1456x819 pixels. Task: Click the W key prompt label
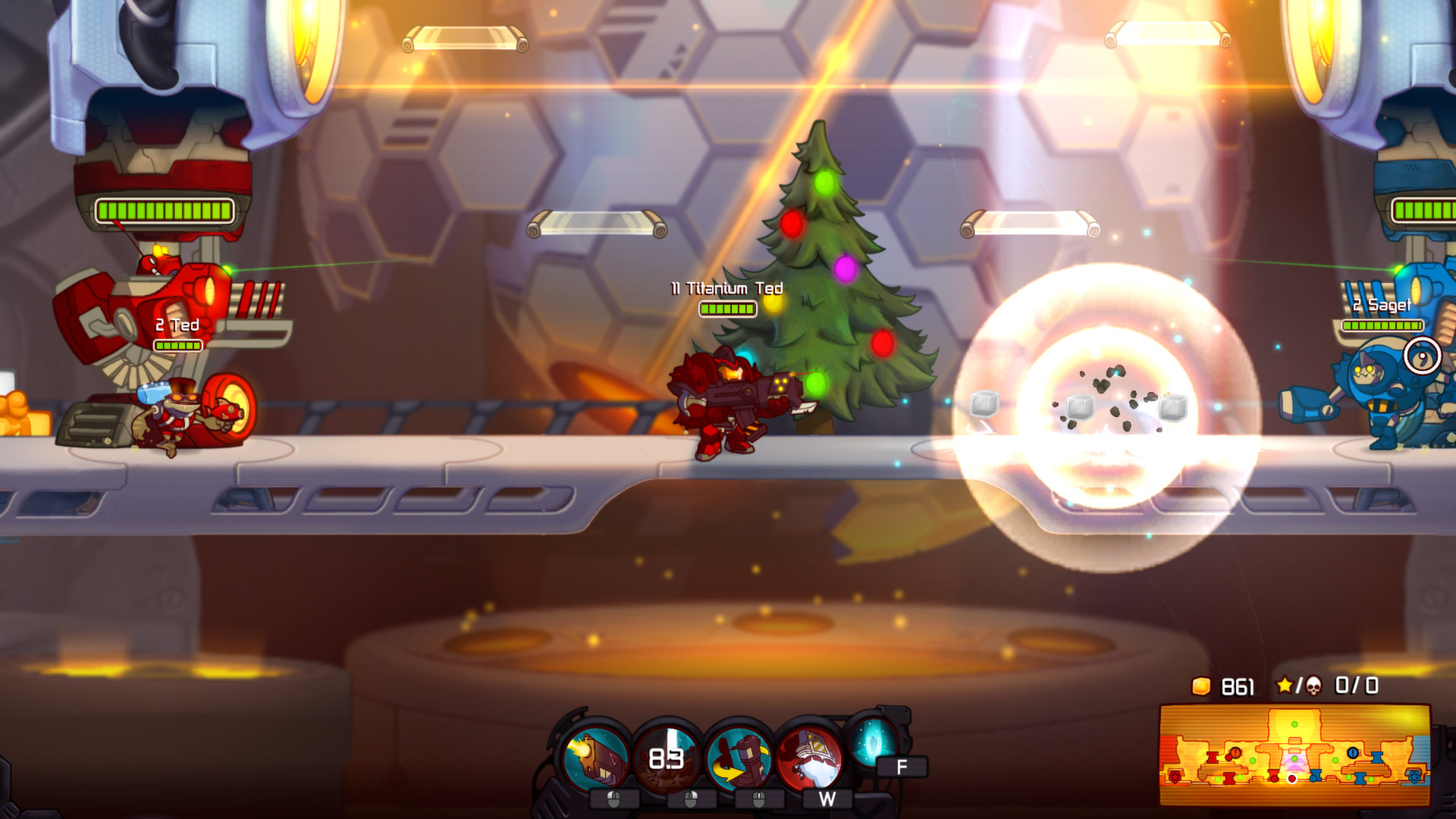827,799
